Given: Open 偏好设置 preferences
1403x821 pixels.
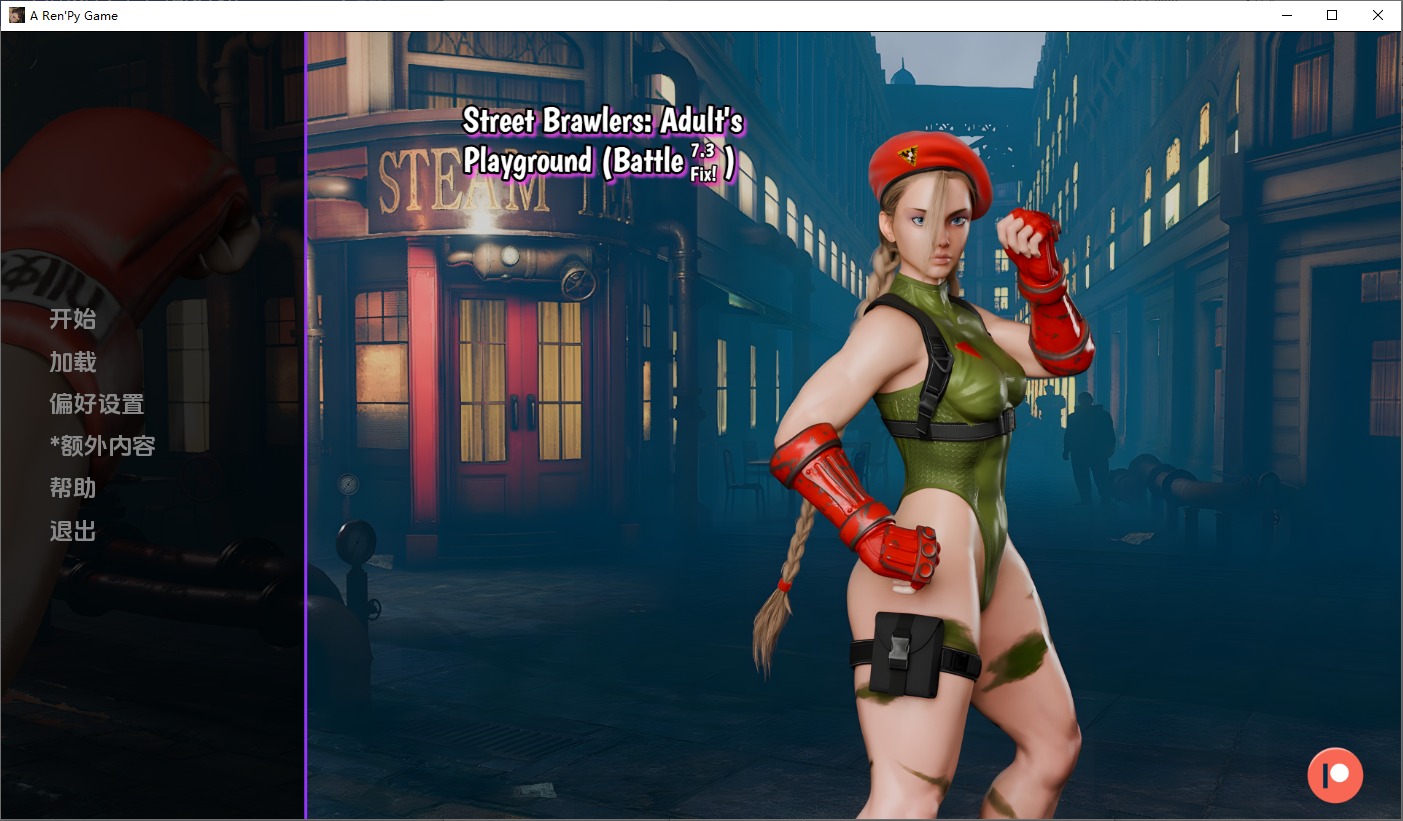Looking at the screenshot, I should [x=97, y=404].
